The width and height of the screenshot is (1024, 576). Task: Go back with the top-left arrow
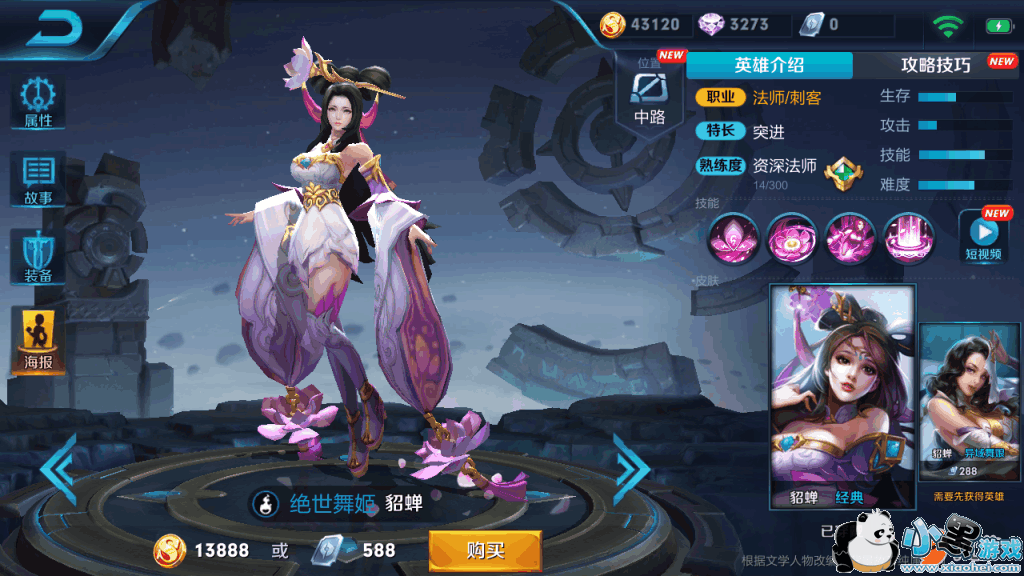tap(60, 28)
